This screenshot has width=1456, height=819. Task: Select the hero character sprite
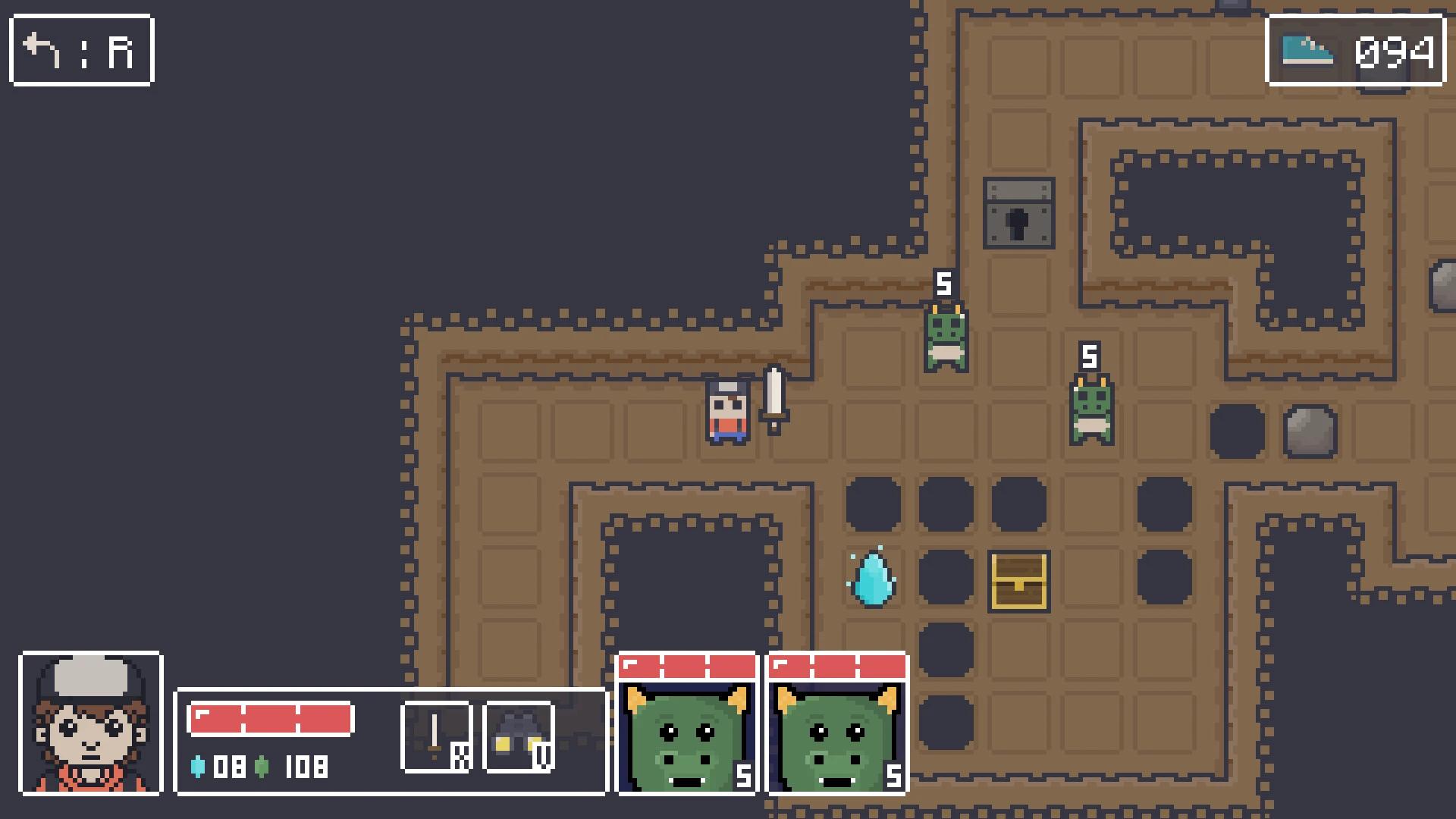click(x=726, y=413)
